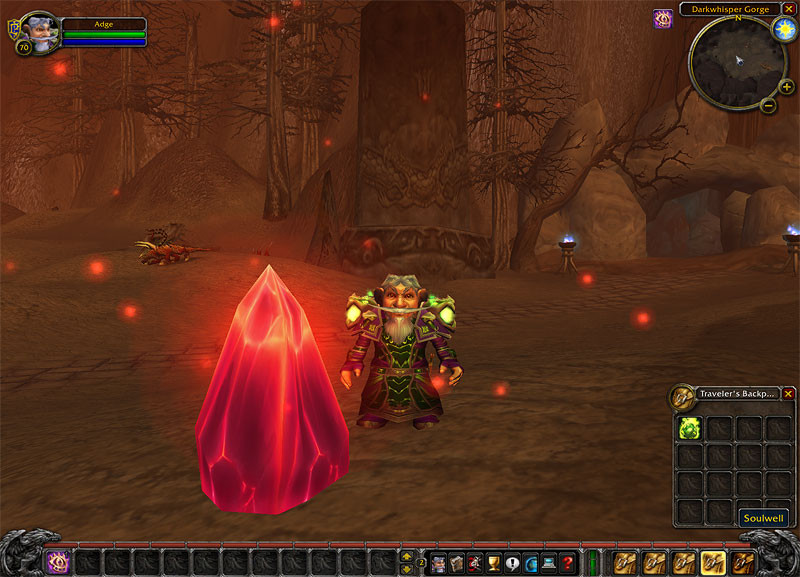Select the green item in the backpack
Screen dimensions: 800x577
pos(690,429)
